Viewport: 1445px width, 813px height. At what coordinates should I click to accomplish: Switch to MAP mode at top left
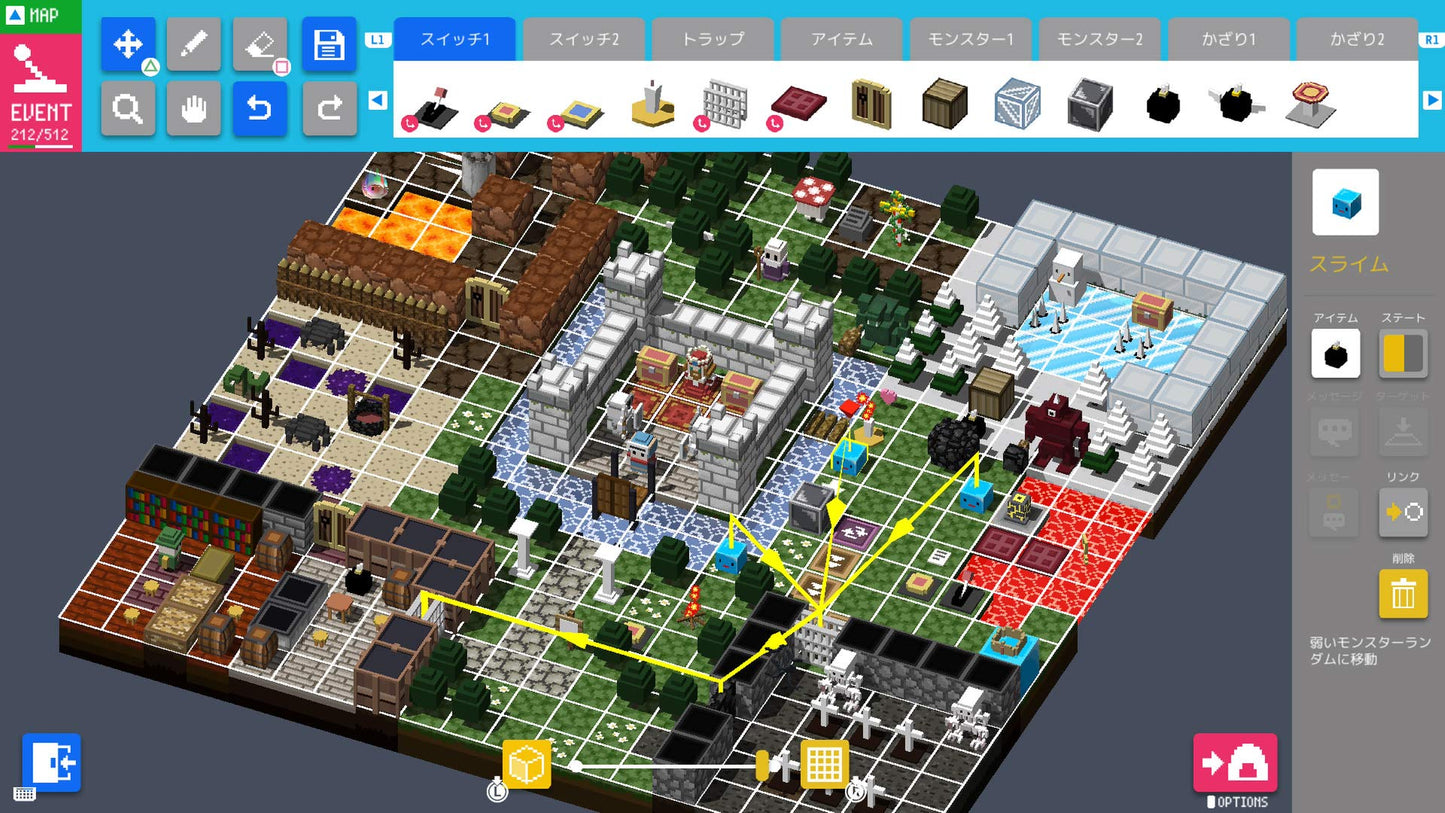click(40, 15)
